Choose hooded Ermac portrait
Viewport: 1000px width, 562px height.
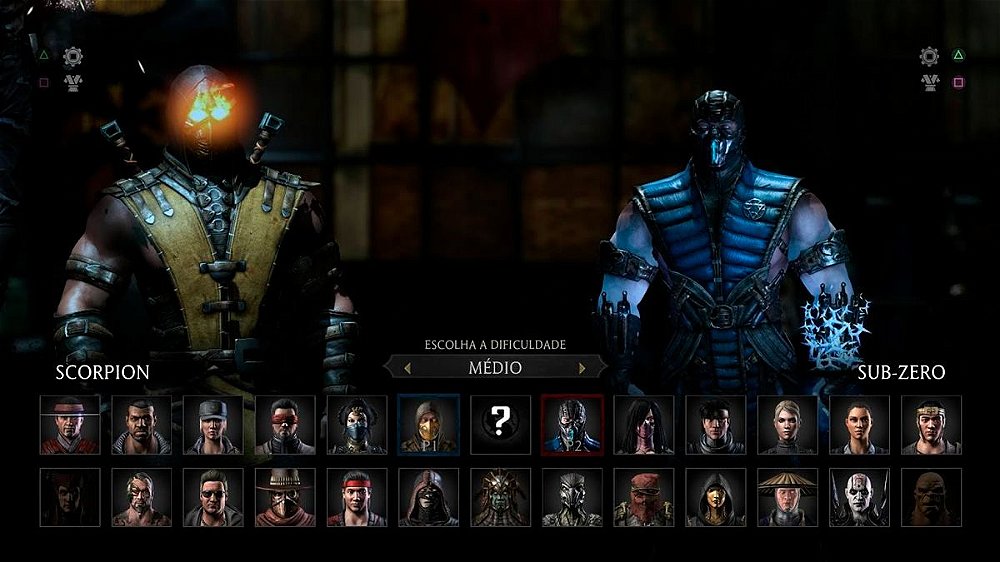point(429,497)
